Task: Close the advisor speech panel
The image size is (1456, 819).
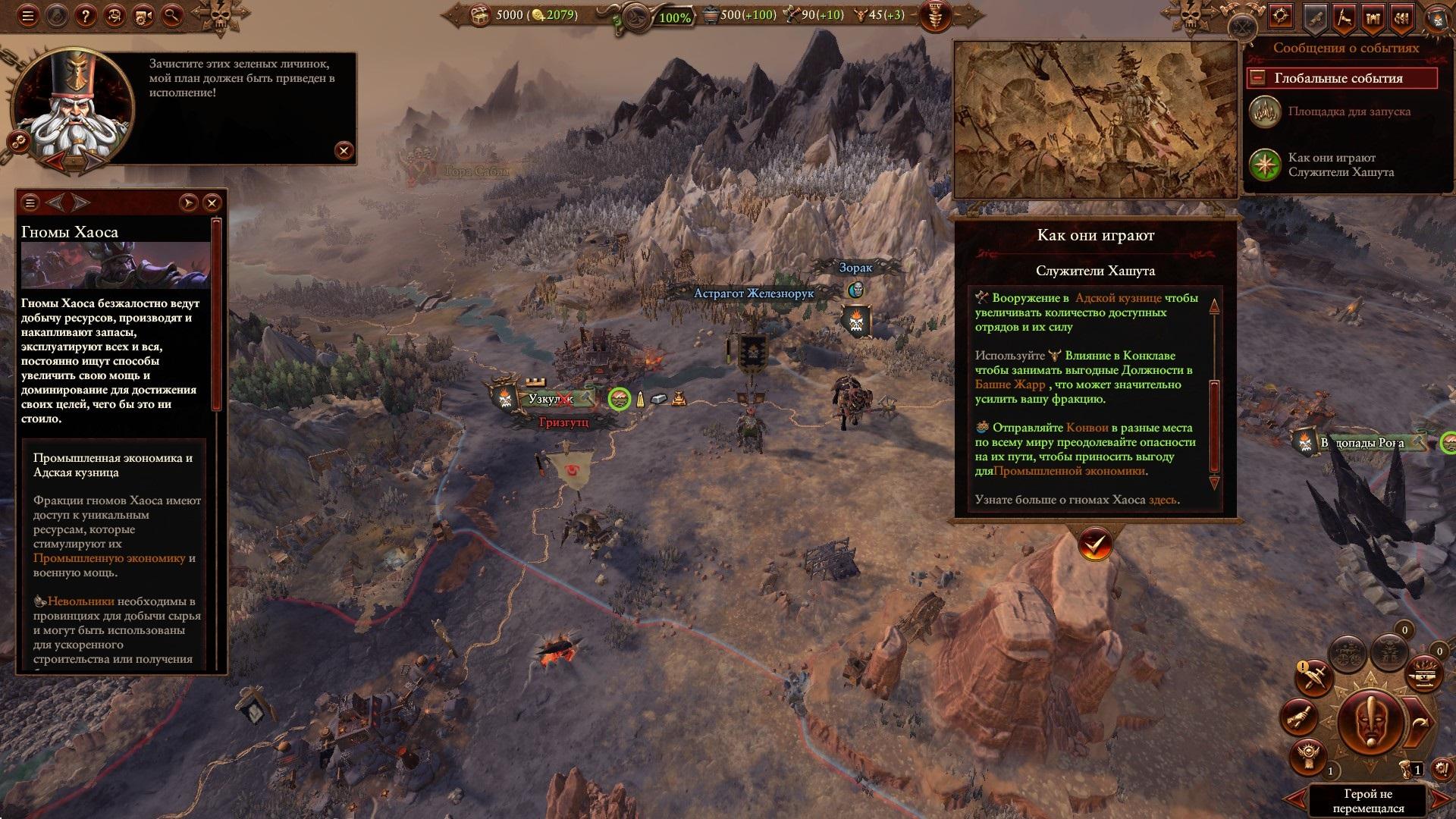Action: (344, 150)
